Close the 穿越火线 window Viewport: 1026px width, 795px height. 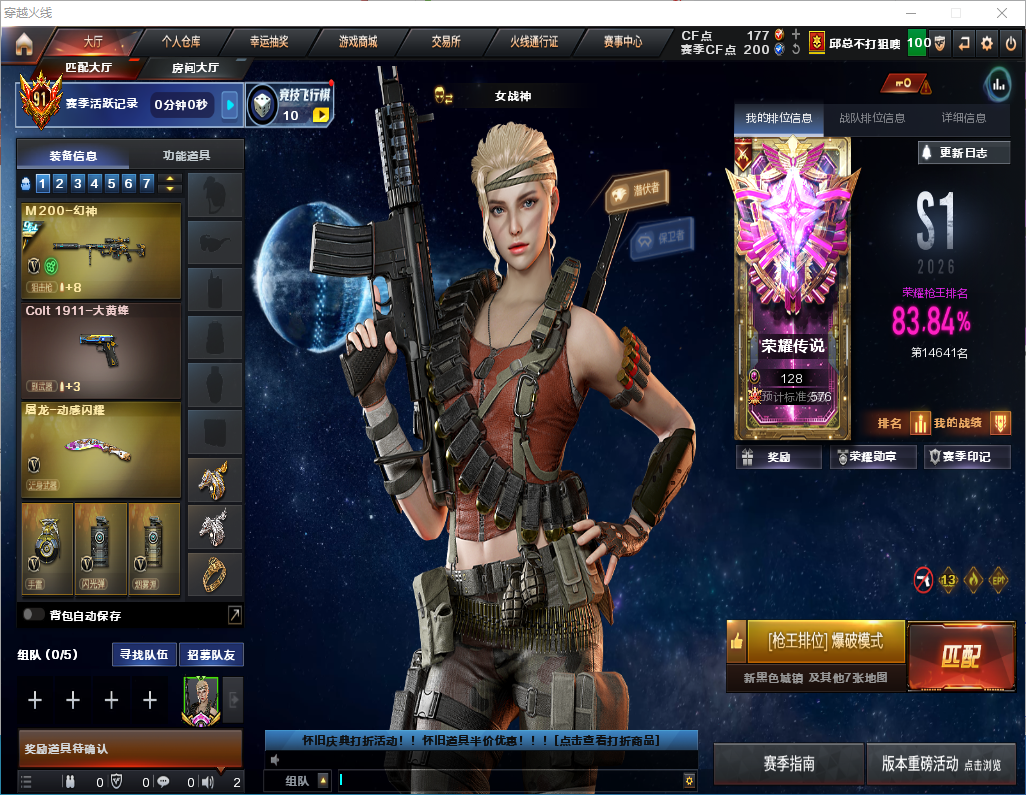click(1002, 13)
